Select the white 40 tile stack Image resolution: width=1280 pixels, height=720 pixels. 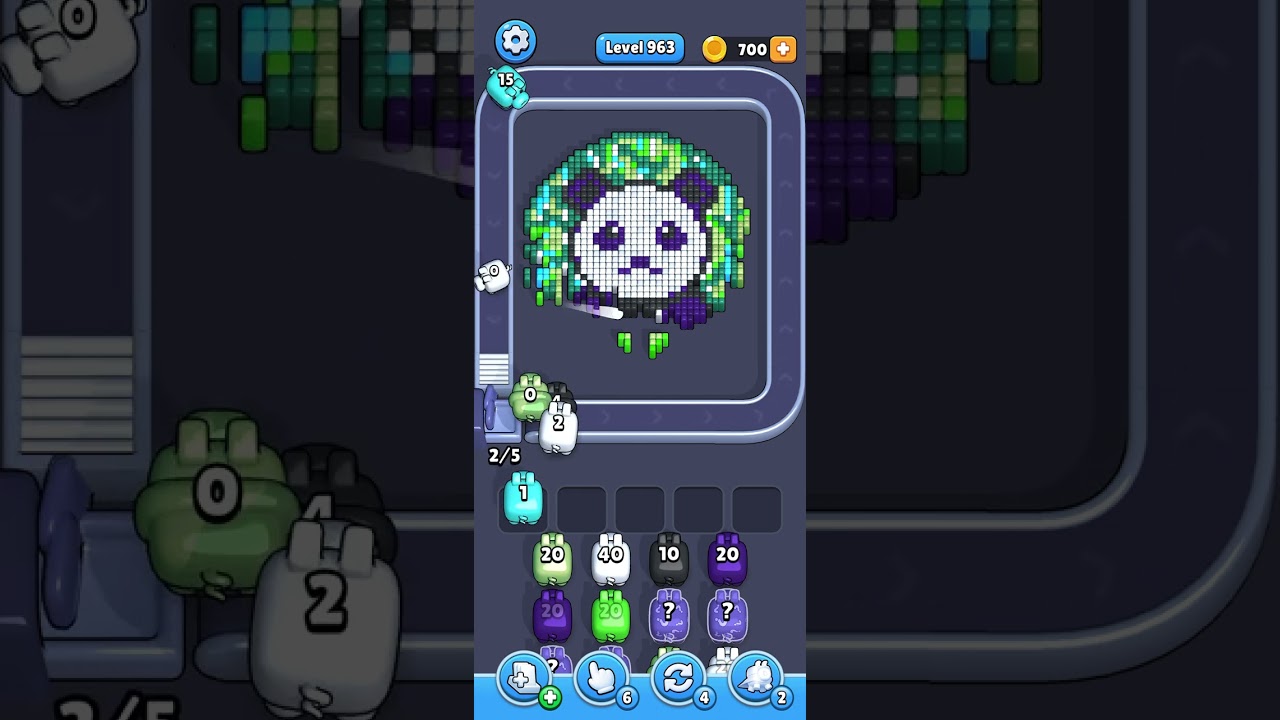(609, 560)
